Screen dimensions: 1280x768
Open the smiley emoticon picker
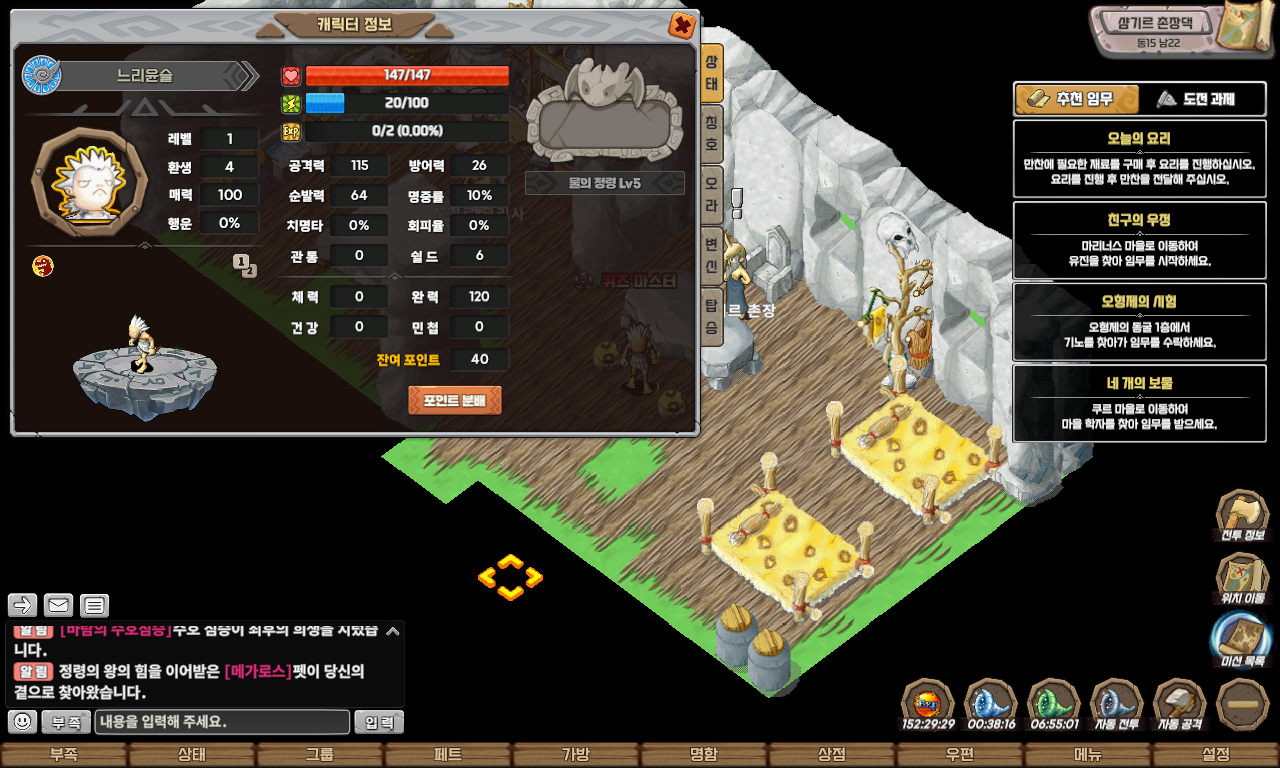pyautogui.click(x=23, y=722)
